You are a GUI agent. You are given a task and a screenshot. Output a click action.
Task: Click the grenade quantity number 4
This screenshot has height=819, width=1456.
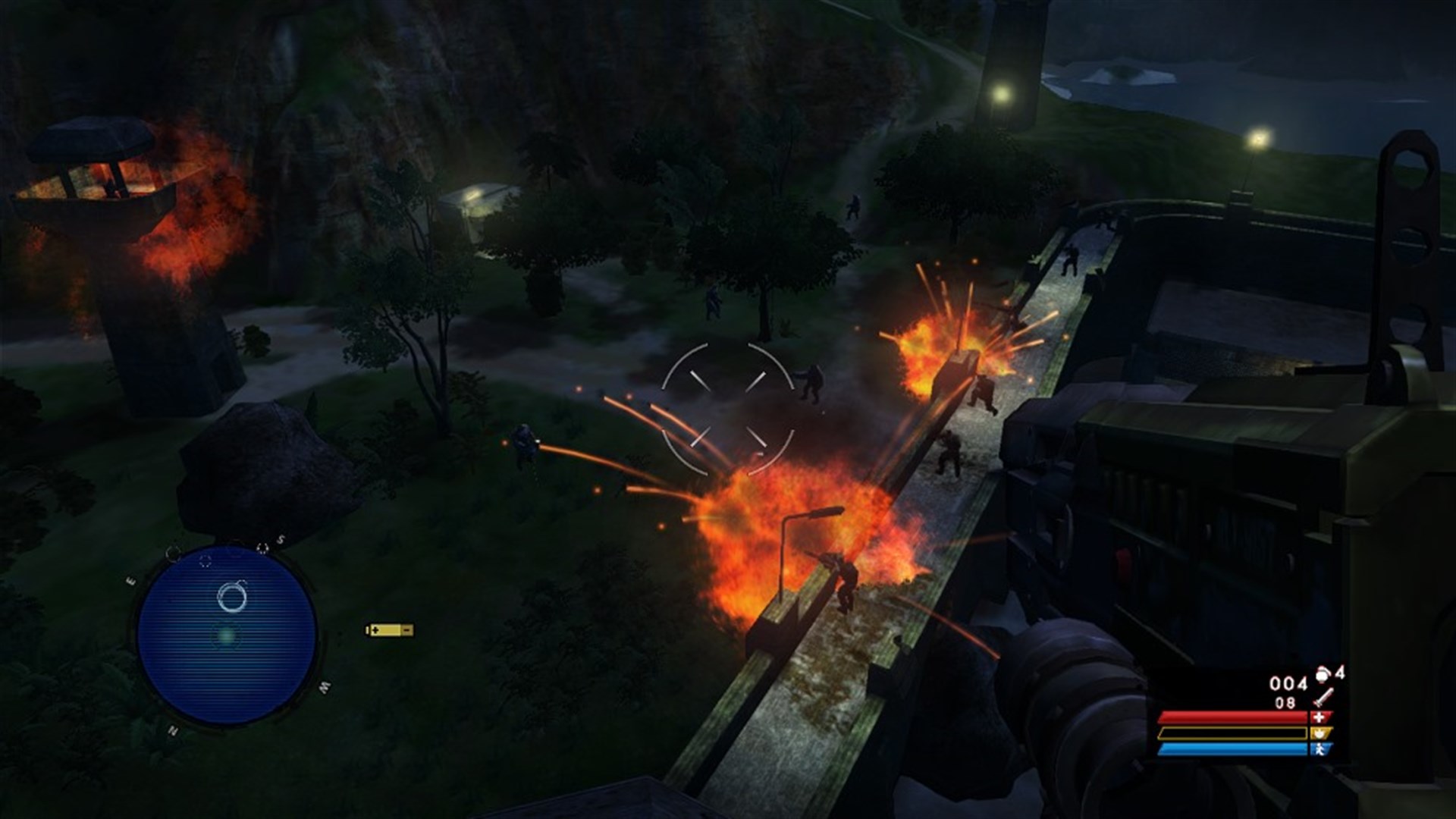click(x=1339, y=672)
